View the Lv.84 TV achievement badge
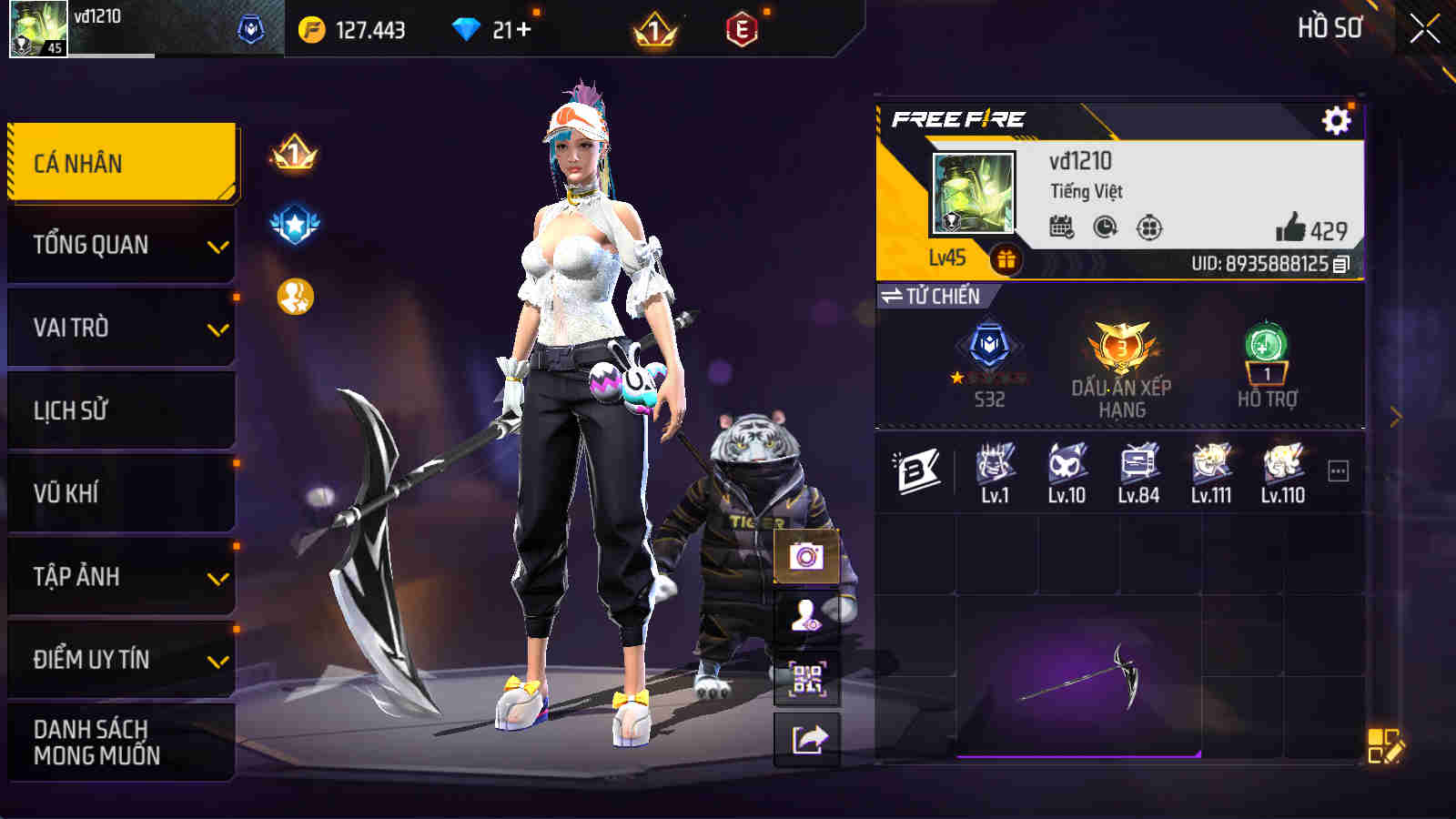The height and width of the screenshot is (819, 1456). (x=1137, y=467)
